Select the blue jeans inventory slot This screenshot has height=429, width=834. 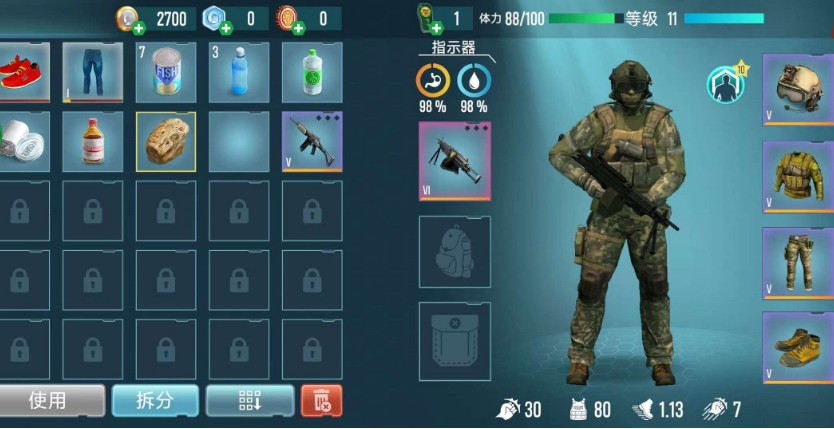pos(92,72)
